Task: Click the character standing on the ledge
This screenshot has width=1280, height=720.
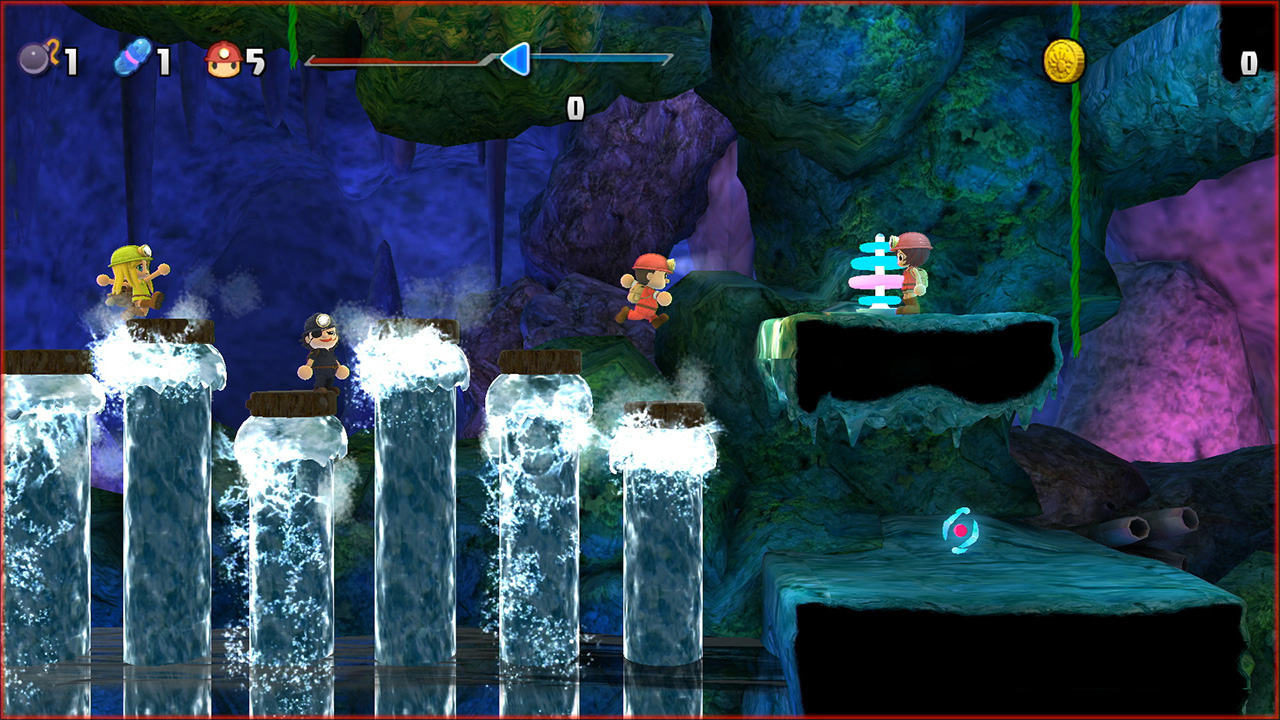Action: tap(910, 272)
